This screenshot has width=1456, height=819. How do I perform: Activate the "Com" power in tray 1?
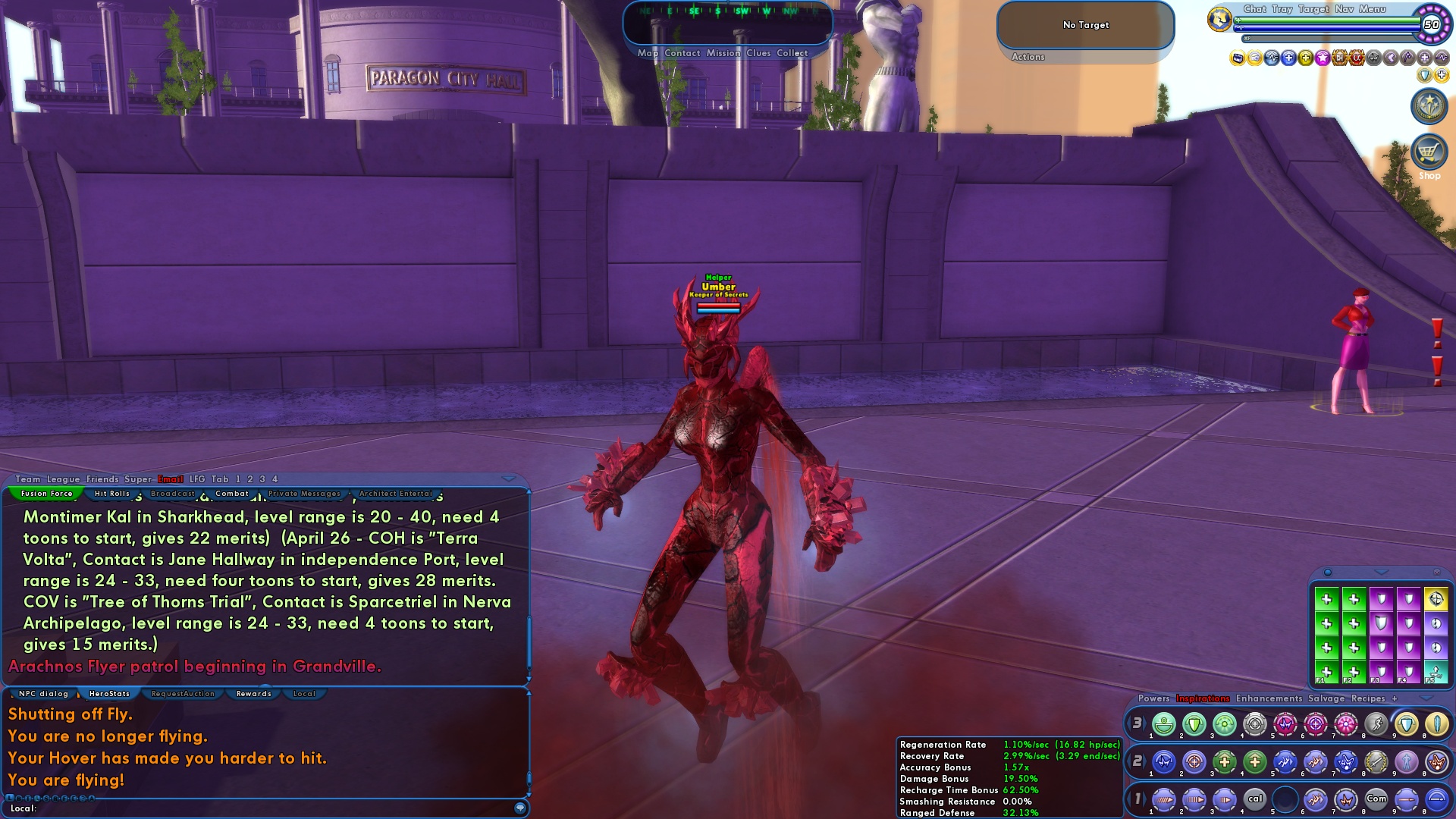(x=1376, y=799)
